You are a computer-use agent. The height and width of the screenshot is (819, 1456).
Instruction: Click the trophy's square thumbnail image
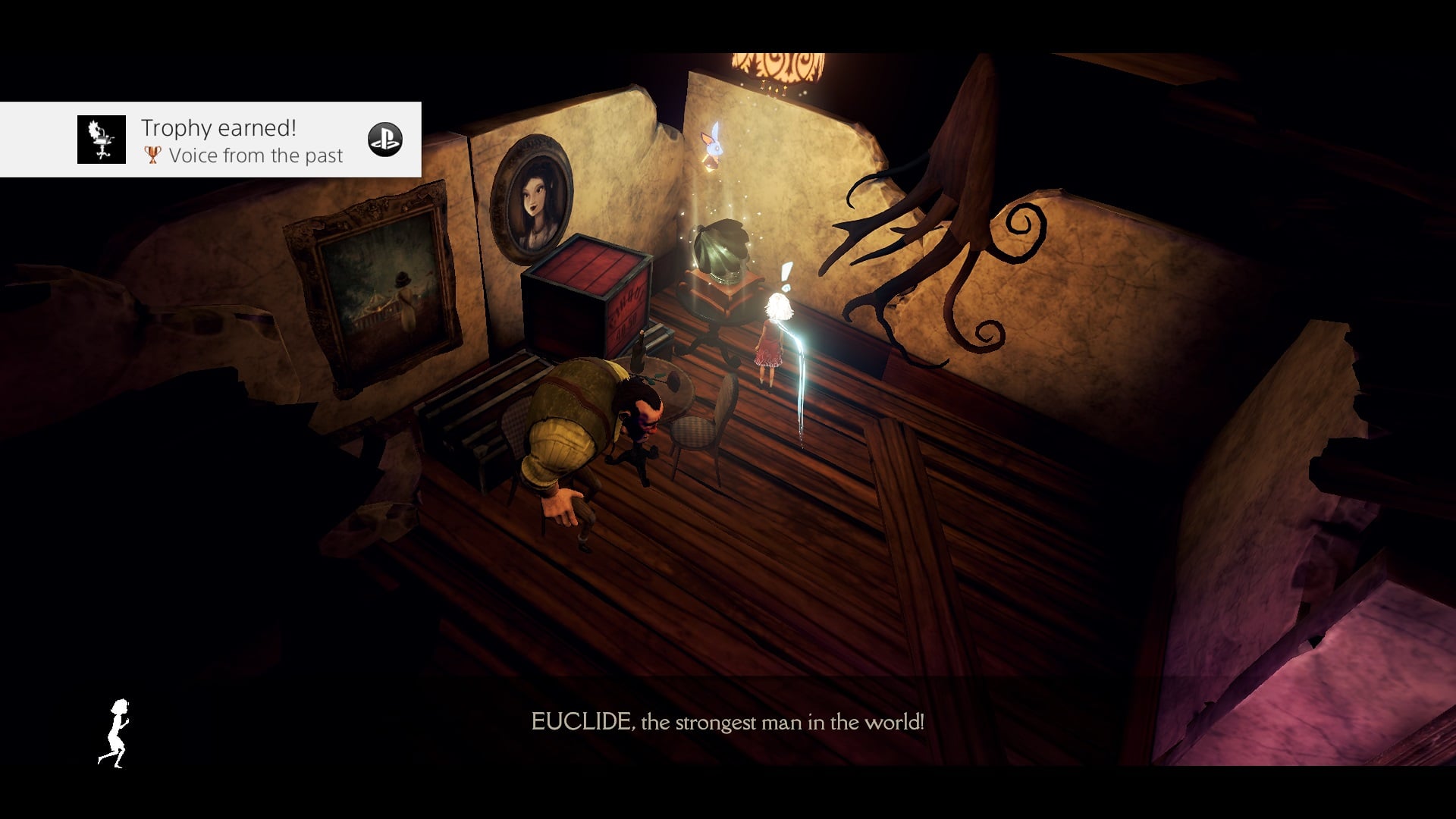point(102,140)
